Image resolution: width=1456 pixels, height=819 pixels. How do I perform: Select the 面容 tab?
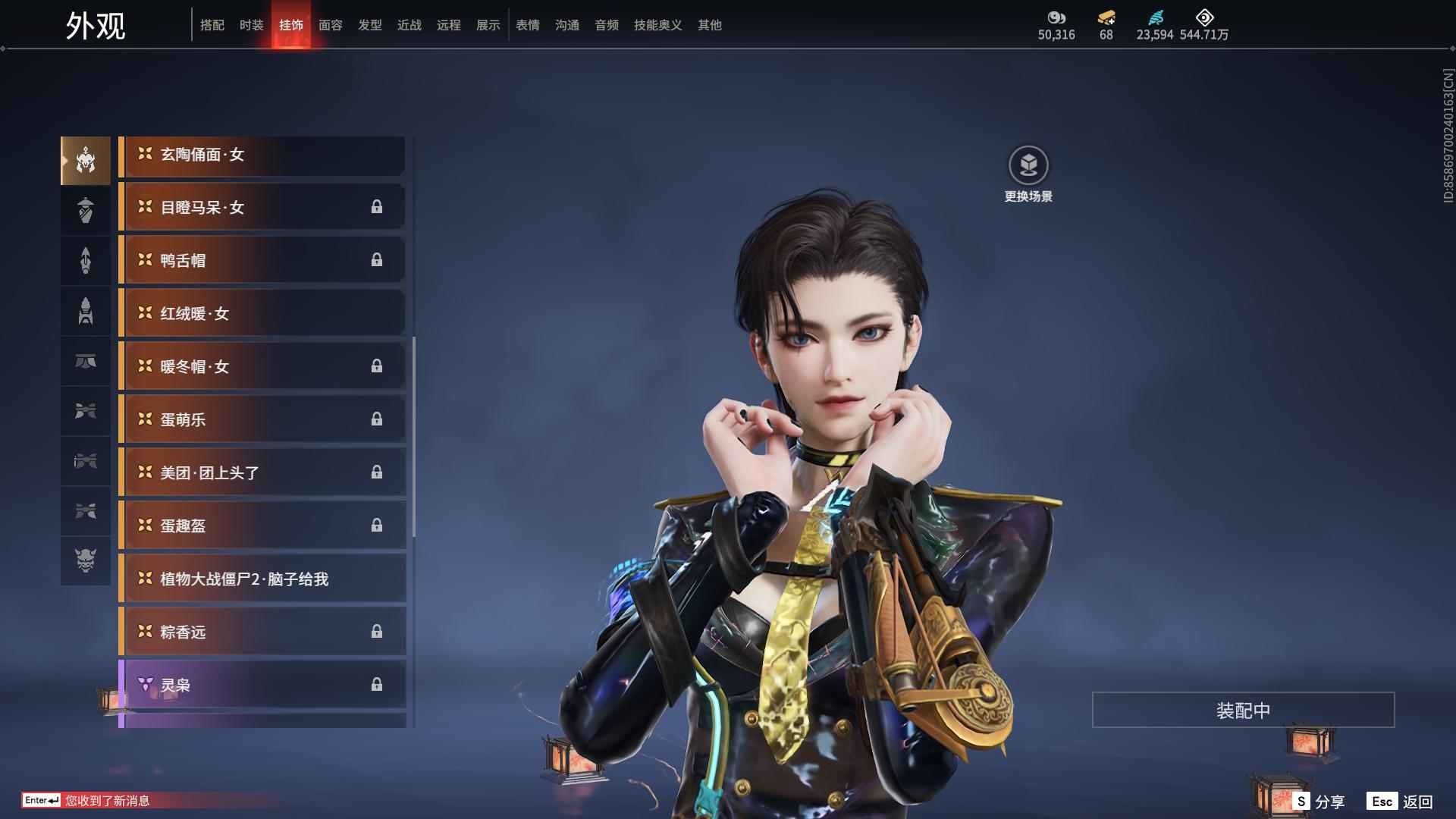(330, 25)
